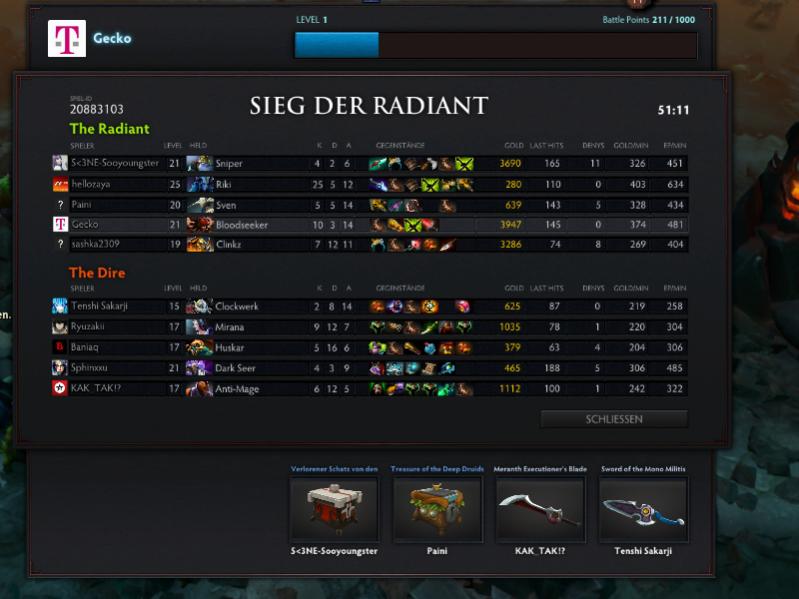Screen dimensions: 799x599
Task: View the Treasure of the Deep Druids drop
Action: coord(437,509)
